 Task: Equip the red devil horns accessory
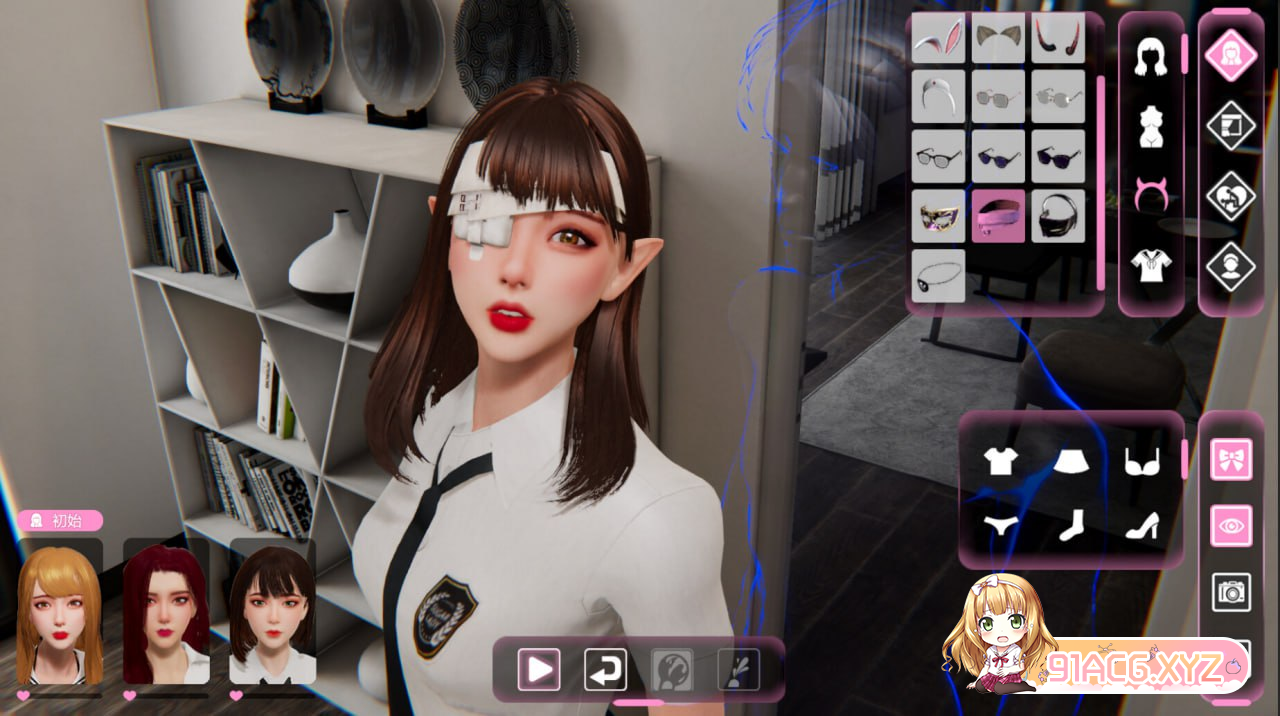pos(1058,37)
